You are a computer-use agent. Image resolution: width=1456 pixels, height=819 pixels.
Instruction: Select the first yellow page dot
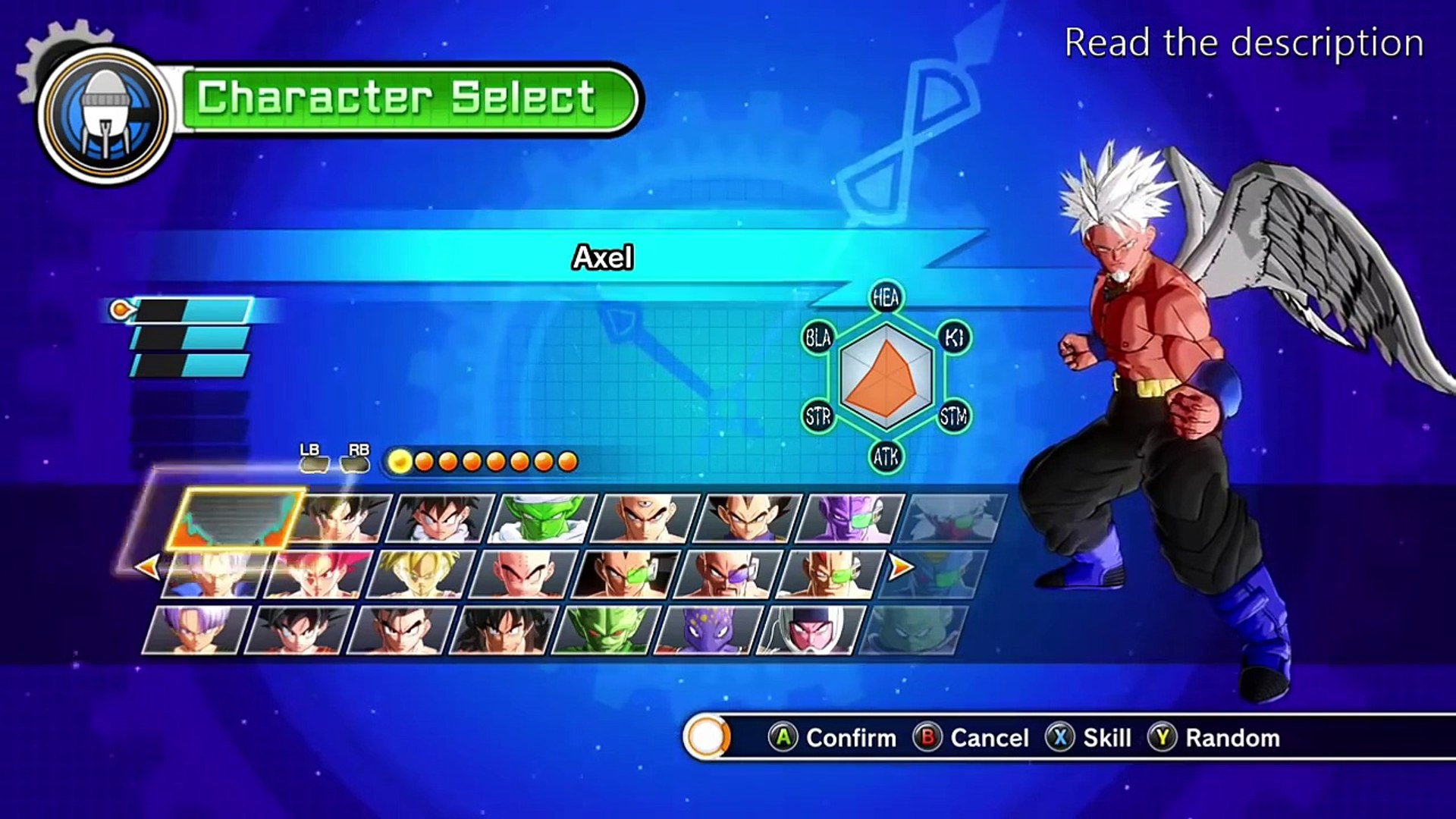click(400, 461)
